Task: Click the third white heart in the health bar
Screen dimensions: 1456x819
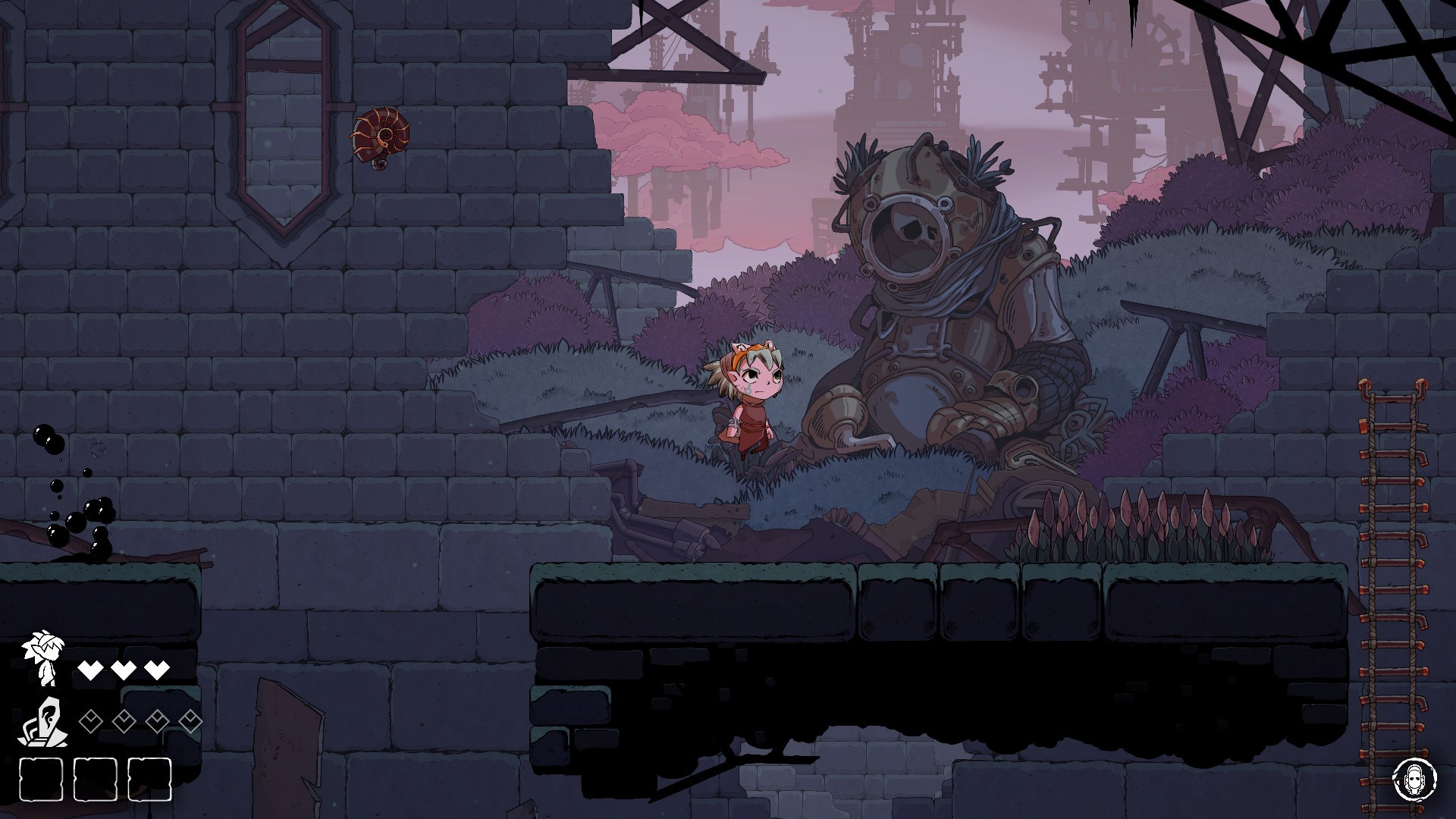Action: coord(157,670)
